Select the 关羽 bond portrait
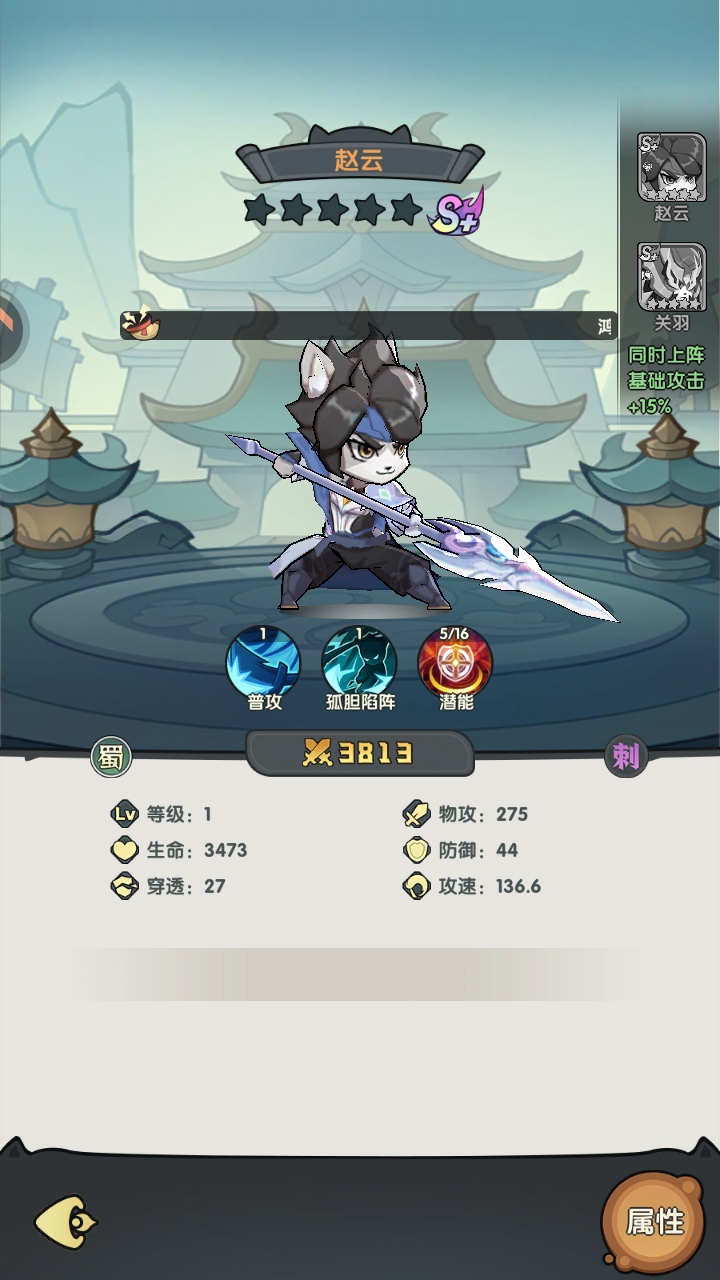 (671, 277)
